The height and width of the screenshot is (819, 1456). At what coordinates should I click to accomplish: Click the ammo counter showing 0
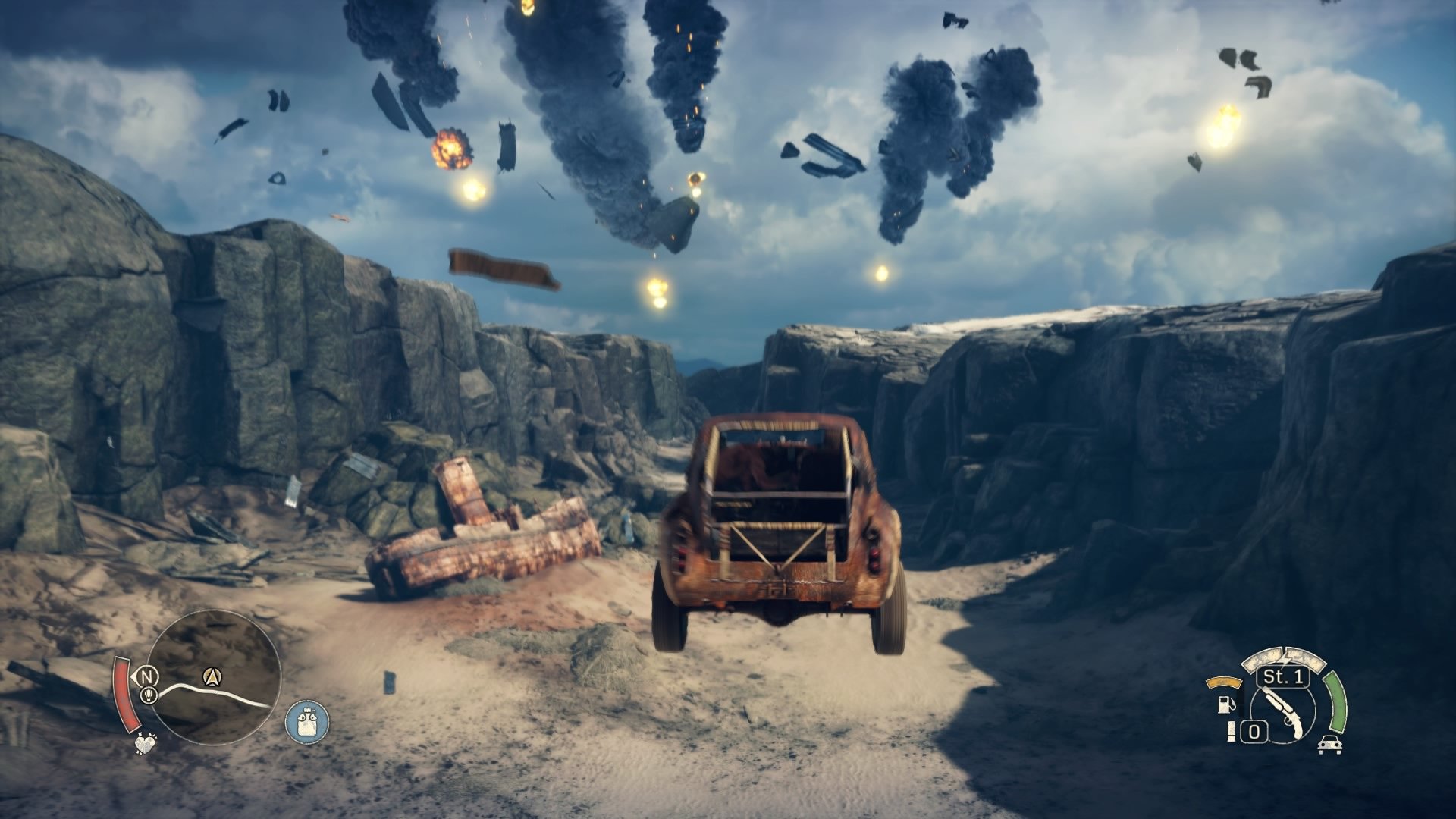click(1254, 731)
